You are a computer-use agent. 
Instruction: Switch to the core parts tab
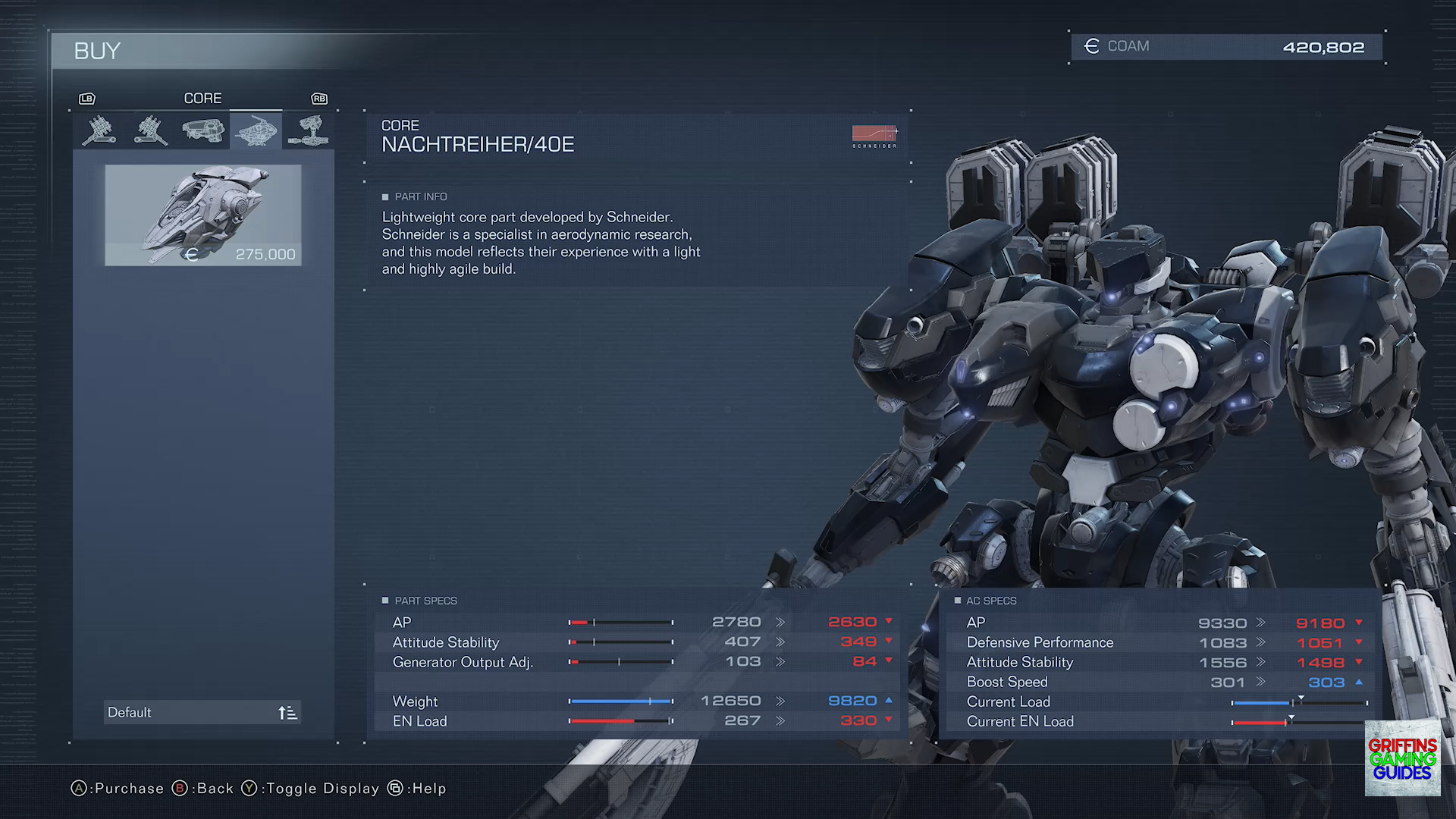point(256,130)
